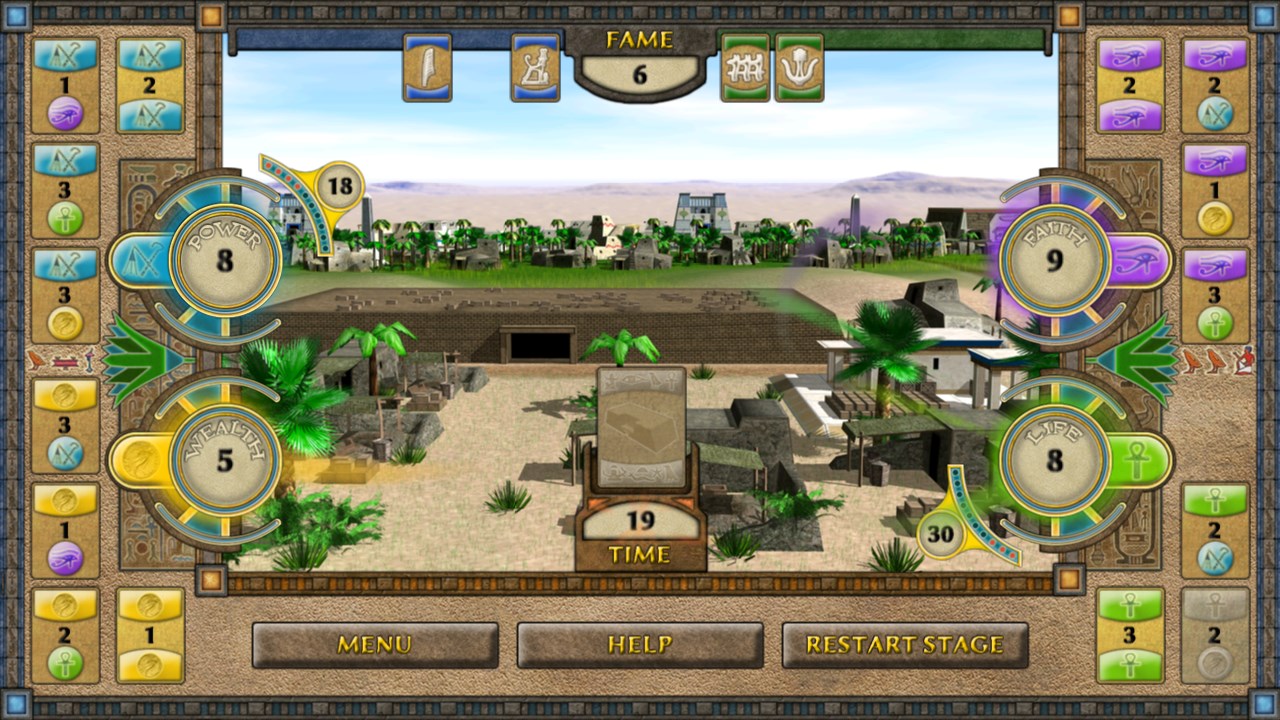
Task: Open the HELP screen
Action: coord(639,645)
